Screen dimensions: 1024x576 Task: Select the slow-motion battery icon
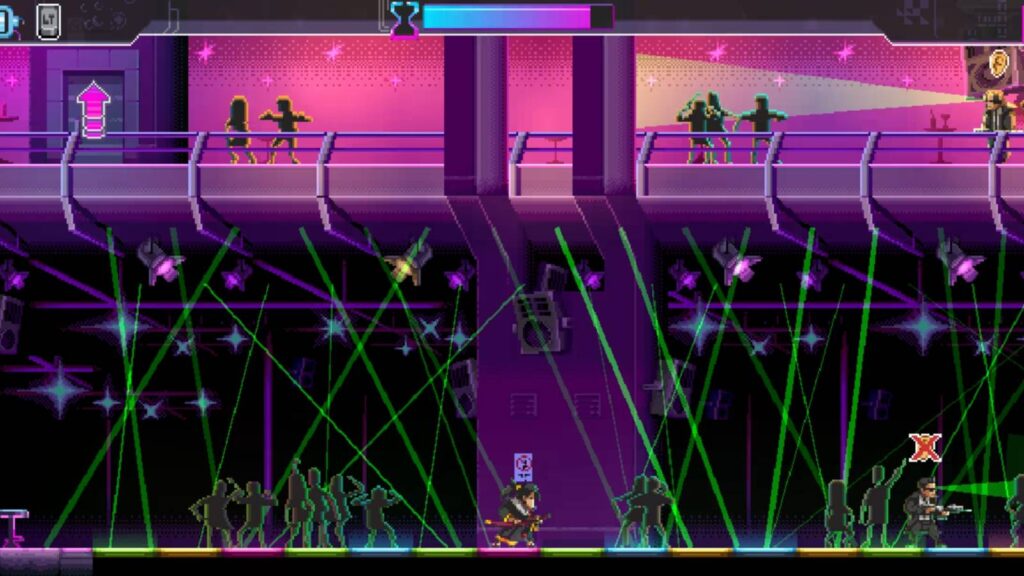tap(5, 19)
